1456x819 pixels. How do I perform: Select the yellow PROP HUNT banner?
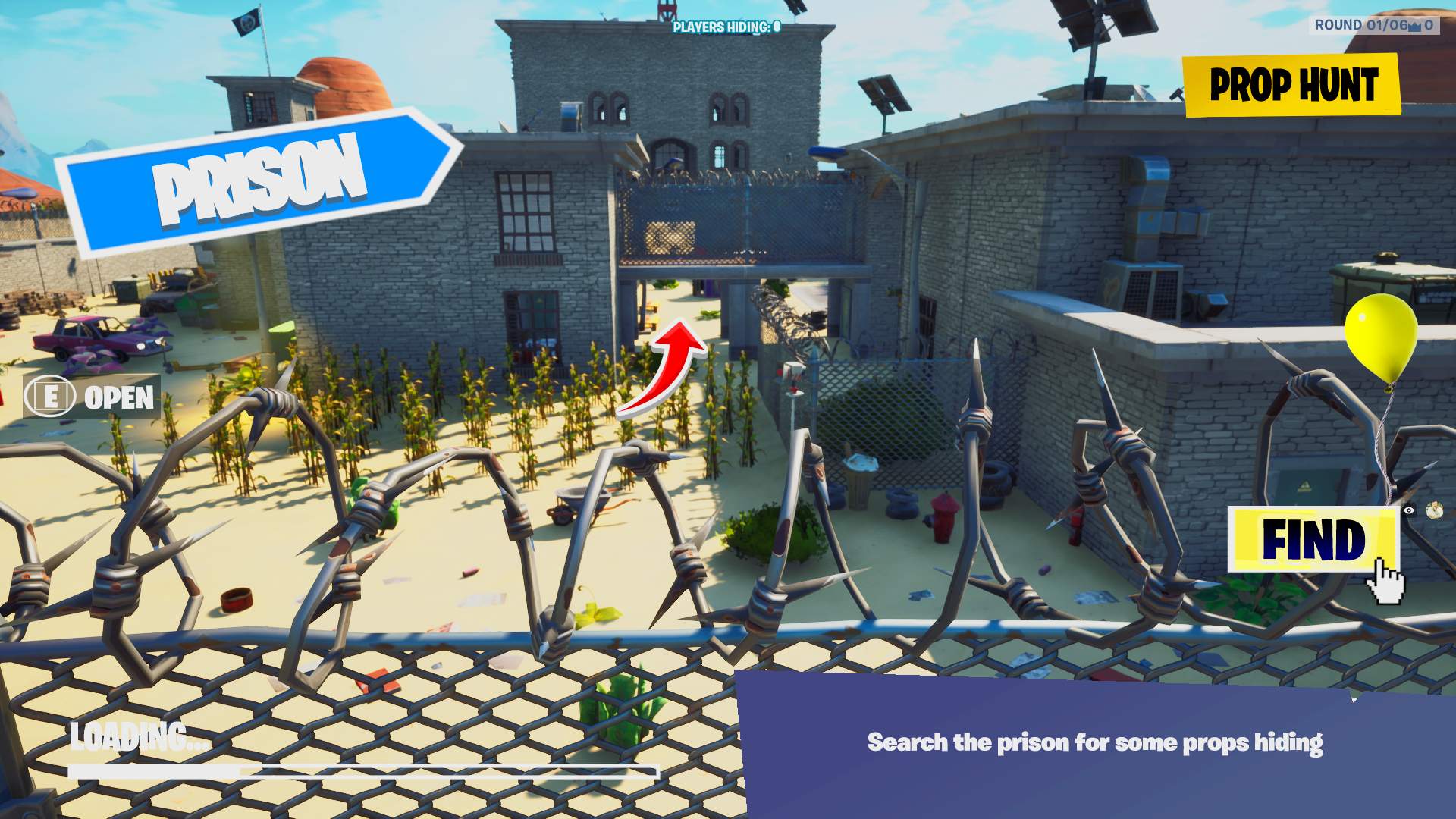point(1293,86)
